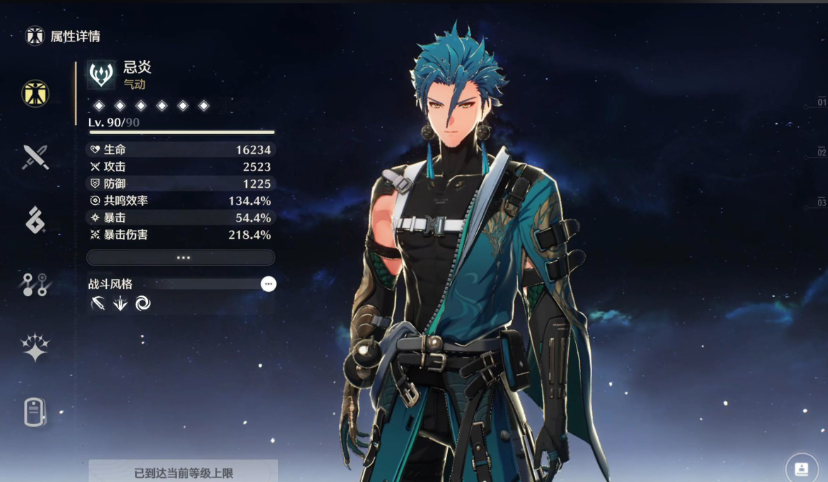
Task: Show the resonance chain sparkle tab
Action: point(36,347)
